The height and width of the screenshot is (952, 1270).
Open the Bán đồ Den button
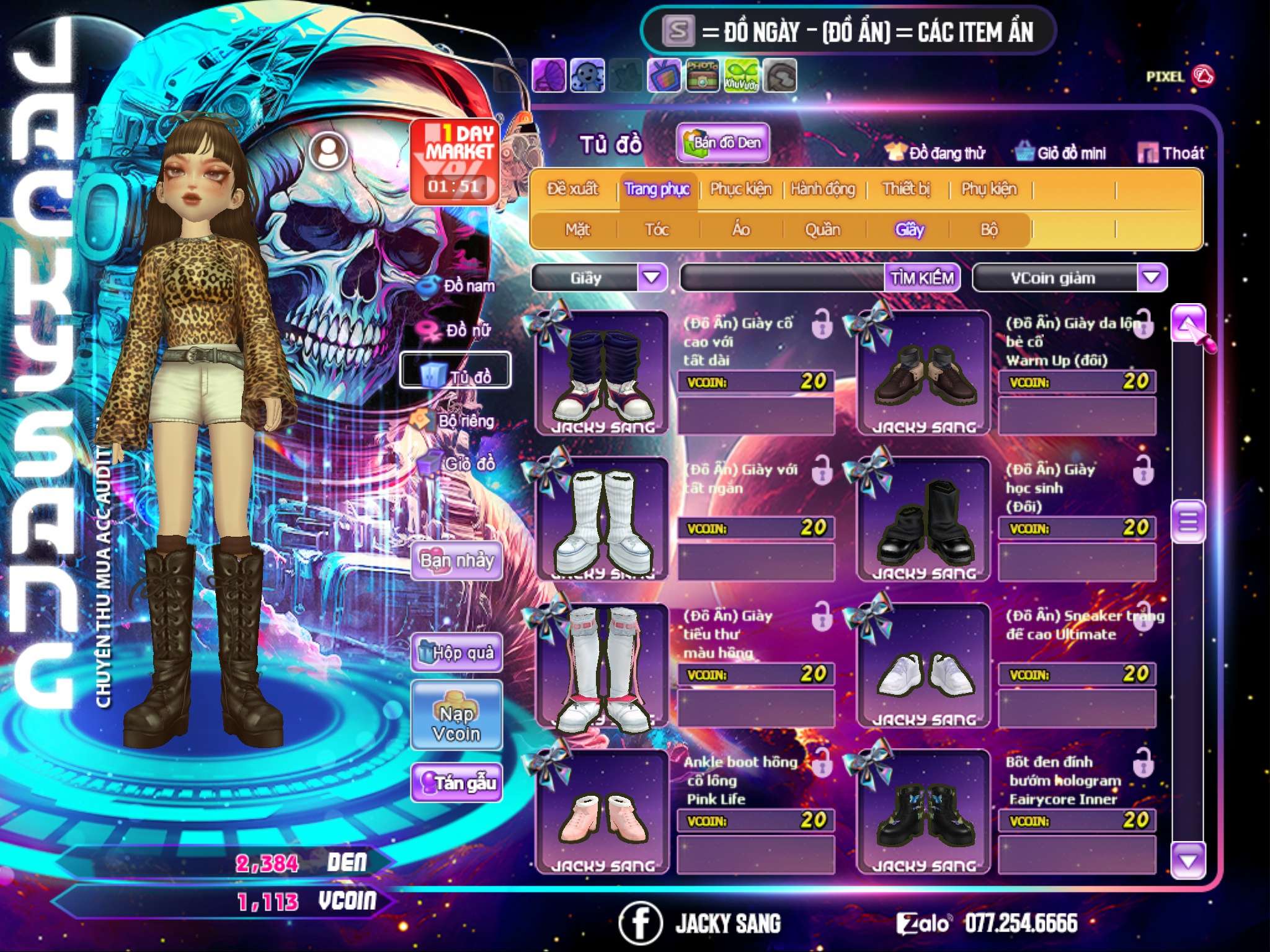coord(723,143)
